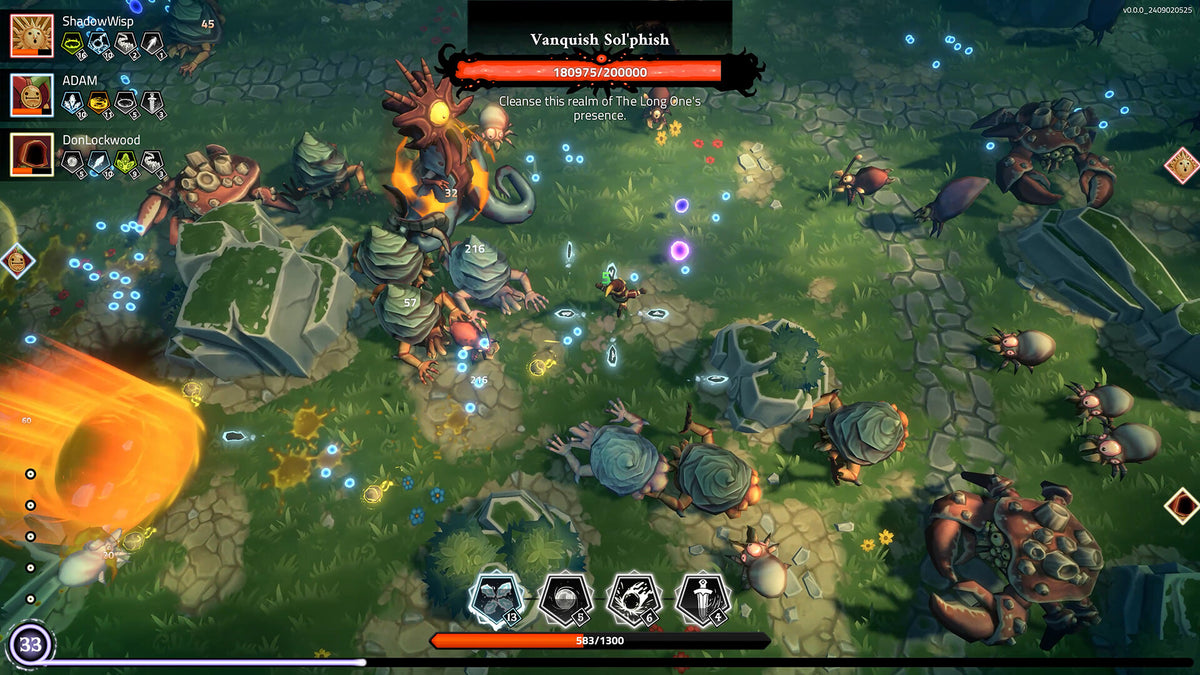Click the hooded offscreen ally marker at the right edge
This screenshot has width=1200, height=675.
click(1182, 505)
